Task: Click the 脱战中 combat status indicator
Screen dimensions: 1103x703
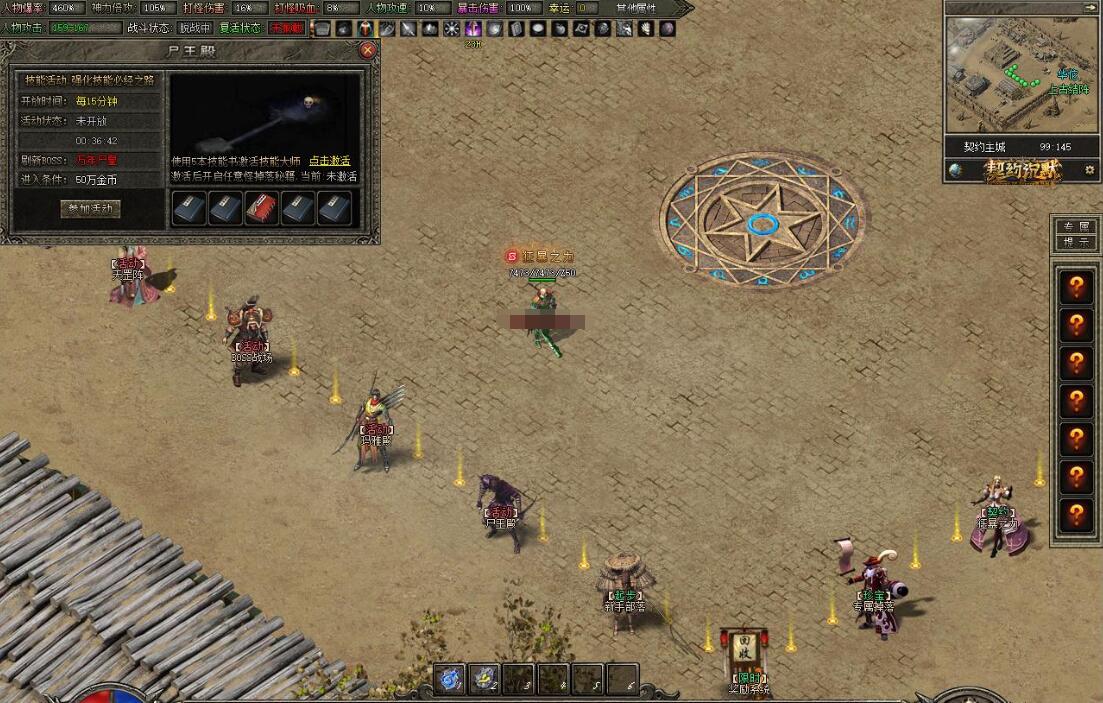Action: pyautogui.click(x=195, y=28)
